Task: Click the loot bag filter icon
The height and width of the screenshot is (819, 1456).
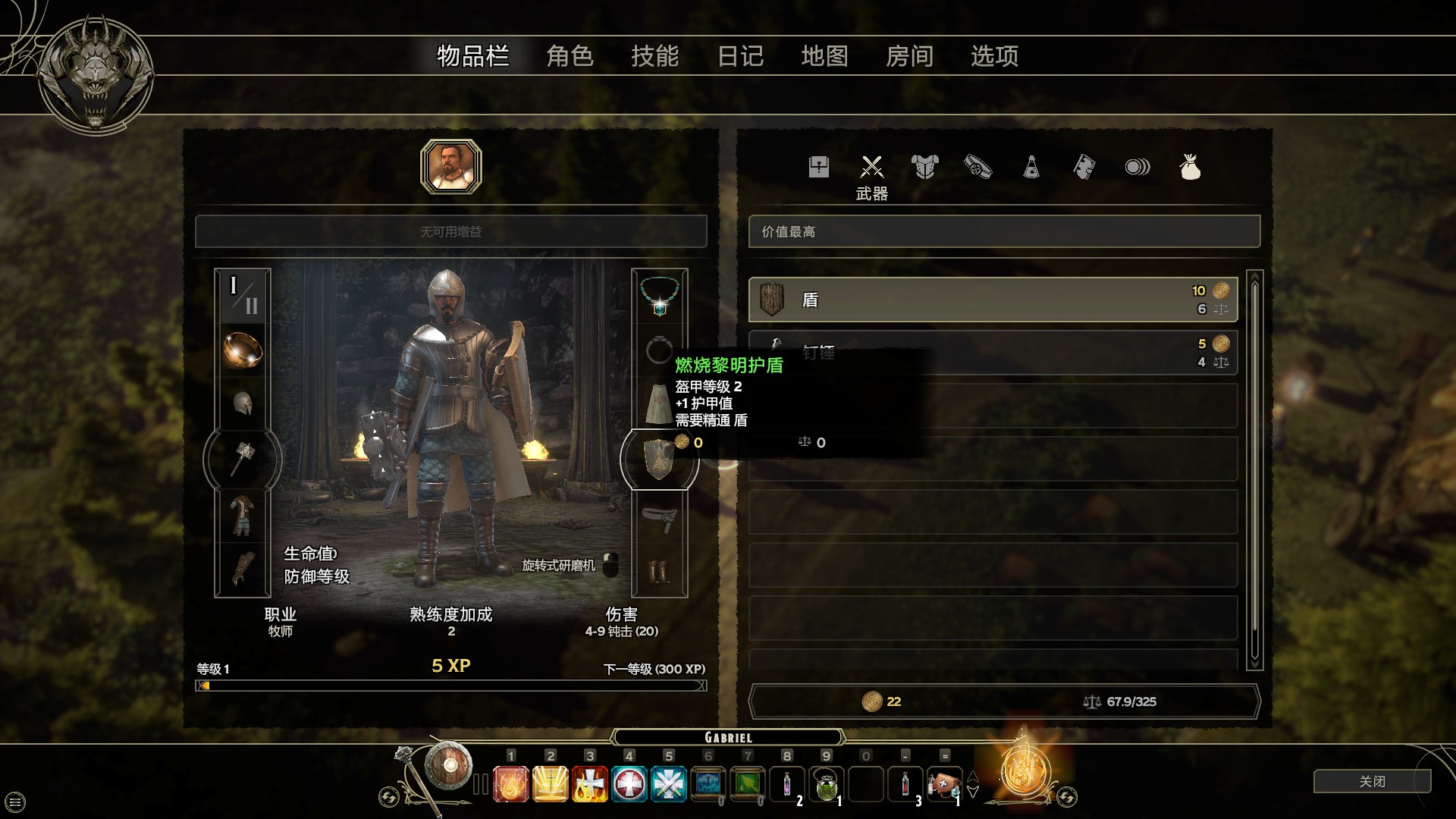Action: point(1191,167)
